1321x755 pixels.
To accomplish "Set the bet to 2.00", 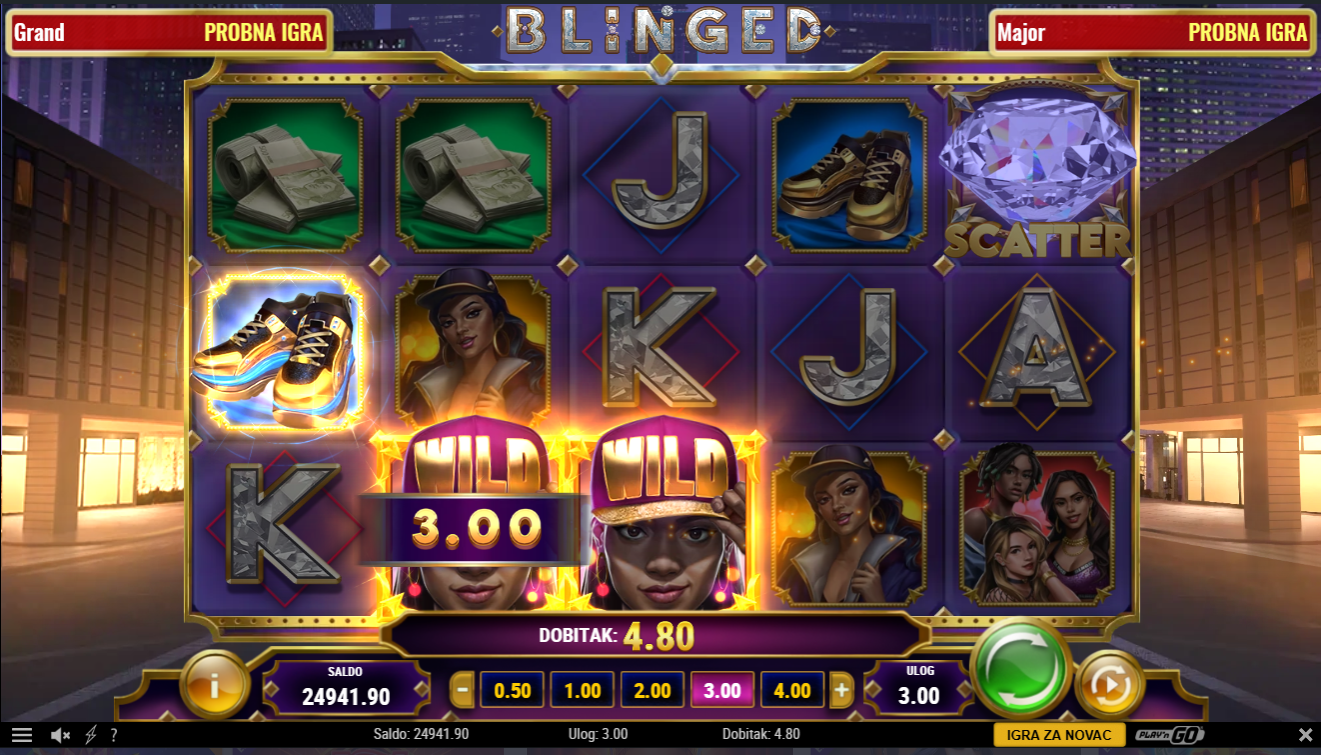I will pos(652,690).
